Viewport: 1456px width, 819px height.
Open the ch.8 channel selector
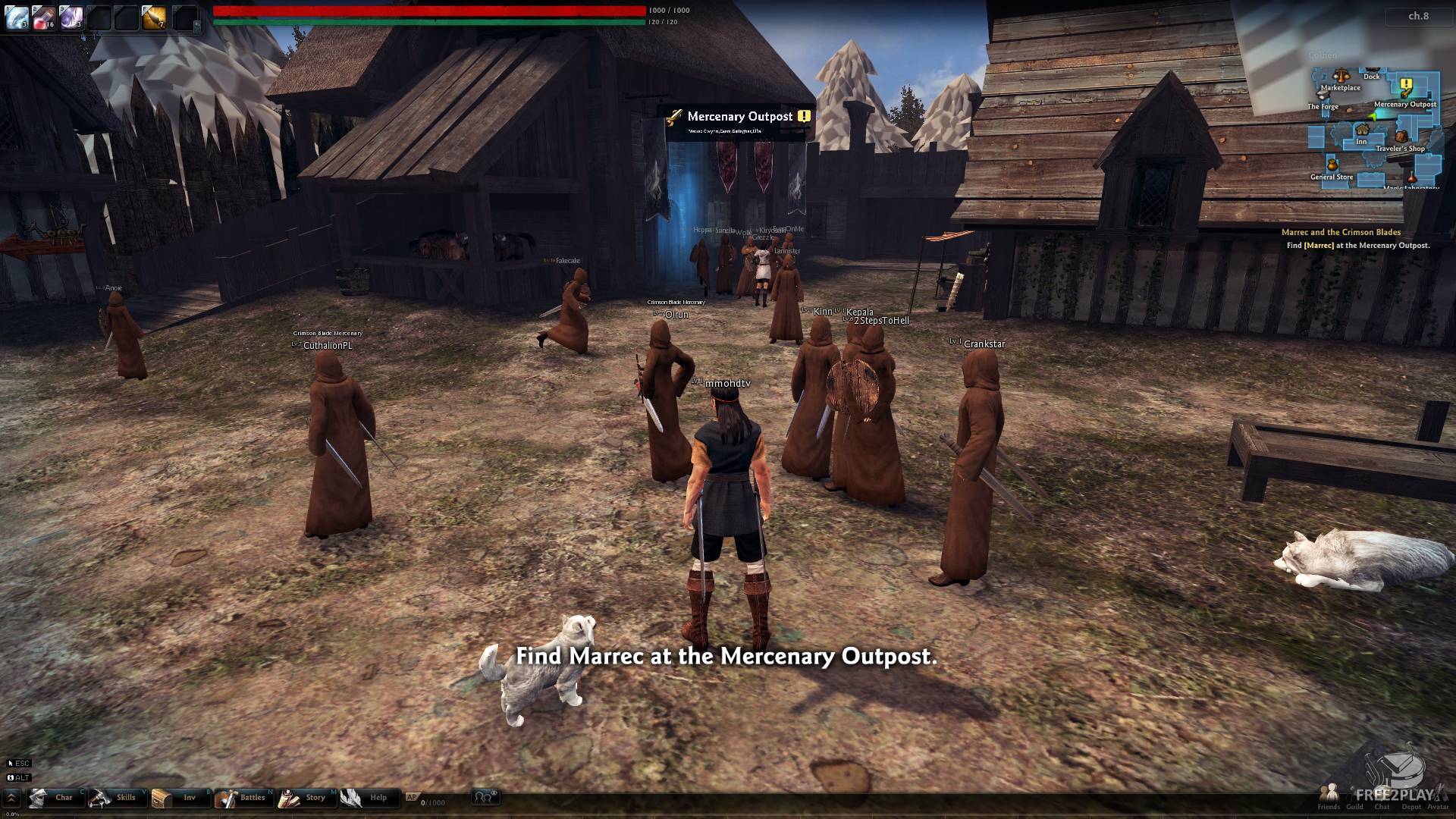pyautogui.click(x=1418, y=16)
